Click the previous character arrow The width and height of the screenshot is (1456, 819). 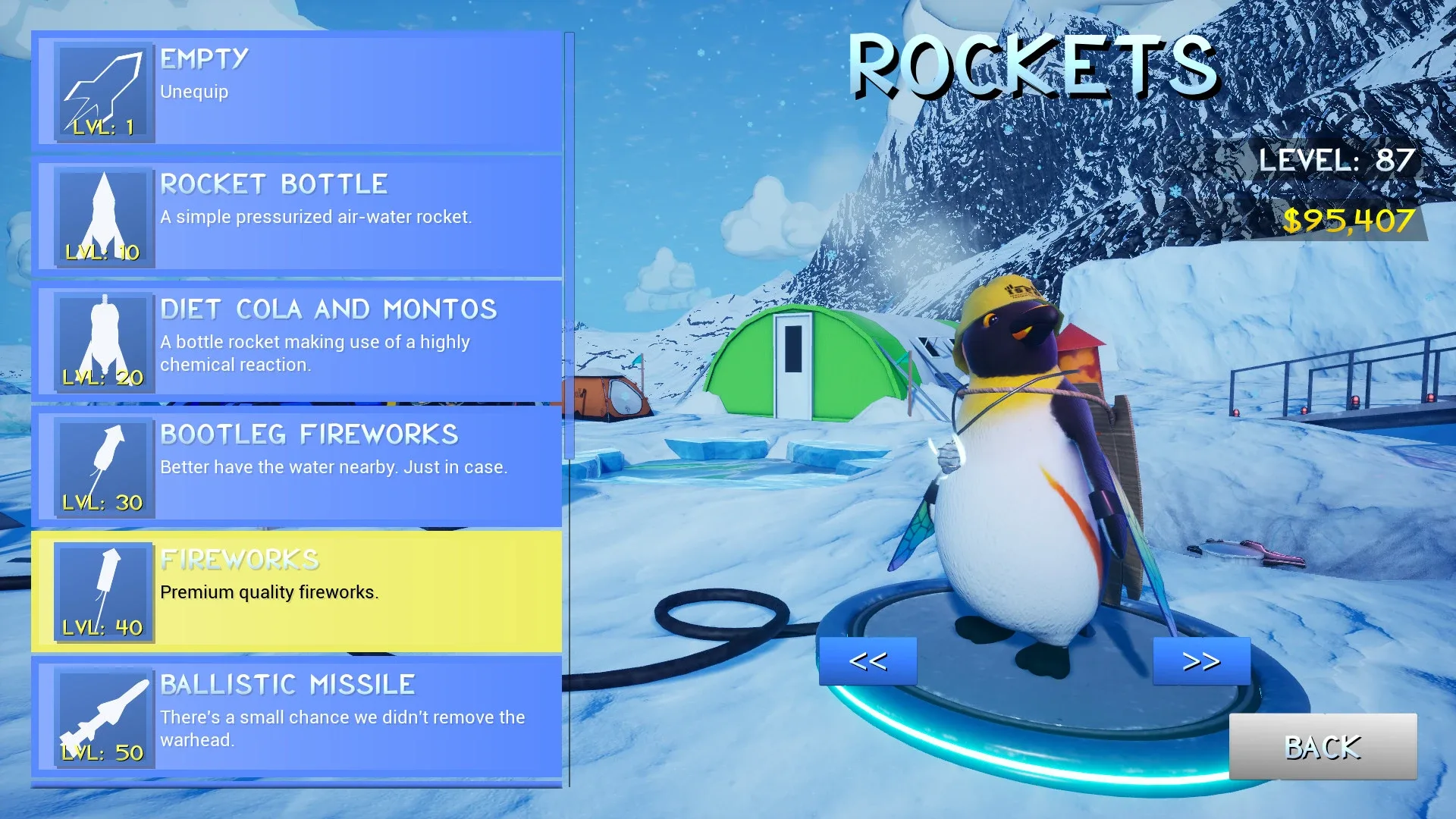868,660
